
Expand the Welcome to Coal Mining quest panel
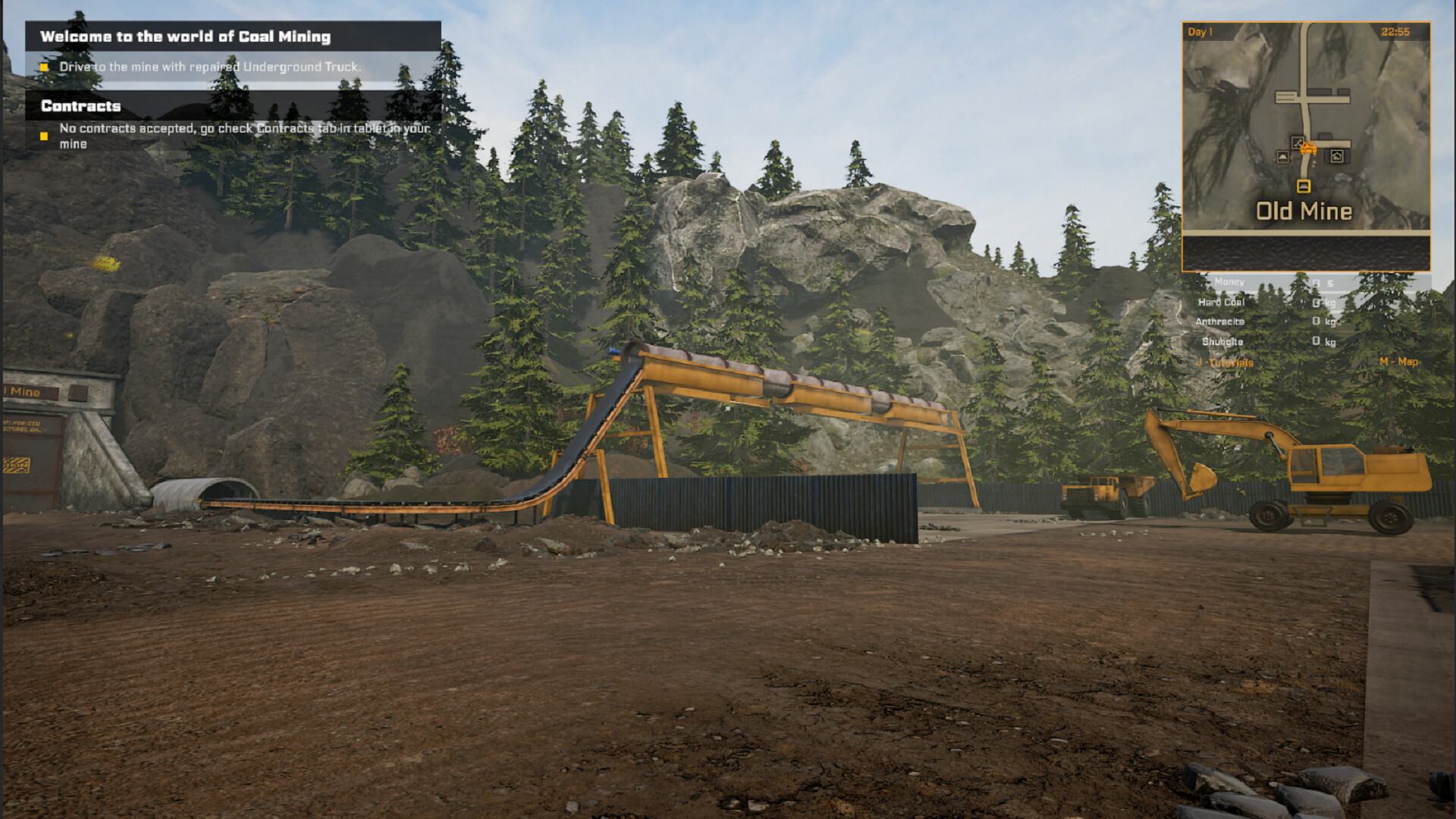(x=187, y=36)
